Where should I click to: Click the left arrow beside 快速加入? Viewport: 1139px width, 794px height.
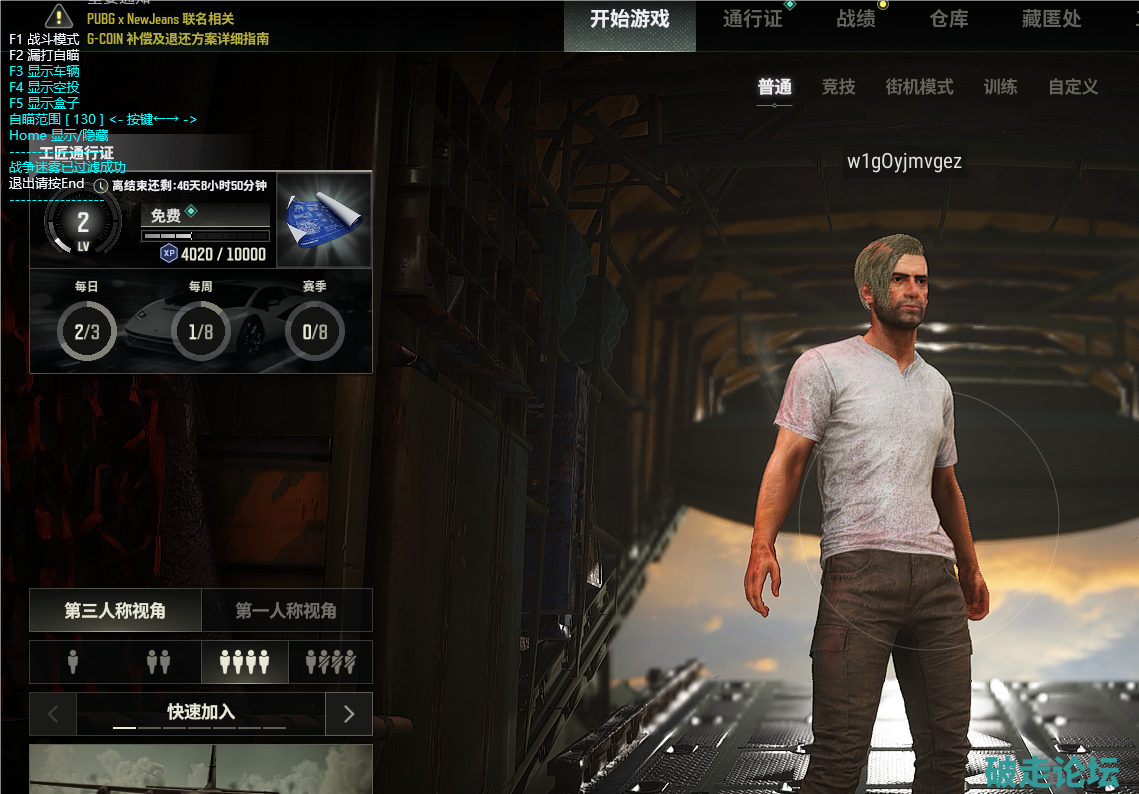click(x=54, y=713)
